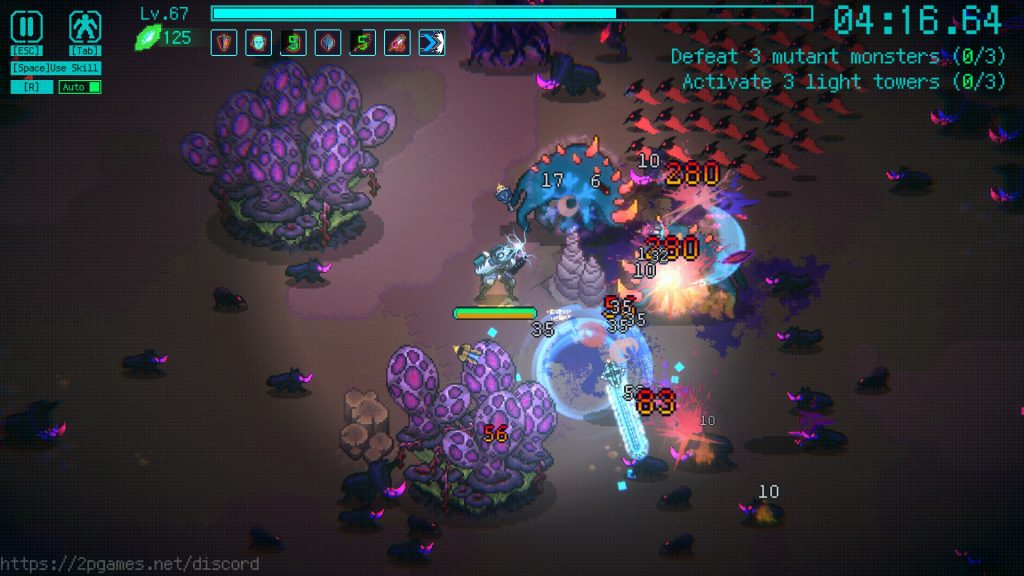Click the light towers objective tracker
Screen dimensions: 1024x576
(x=843, y=82)
